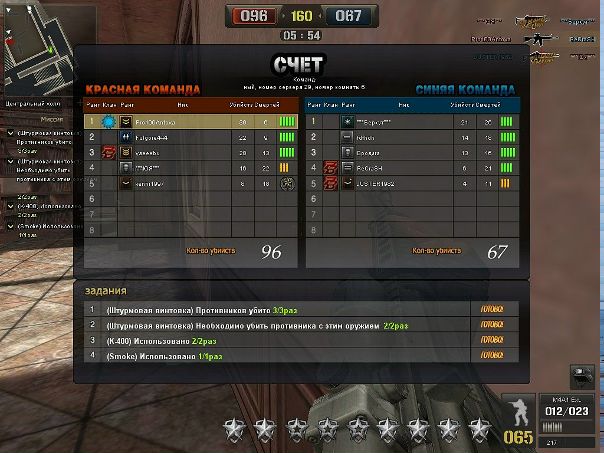Click the blue gear clan badge of top red player

tap(108, 122)
